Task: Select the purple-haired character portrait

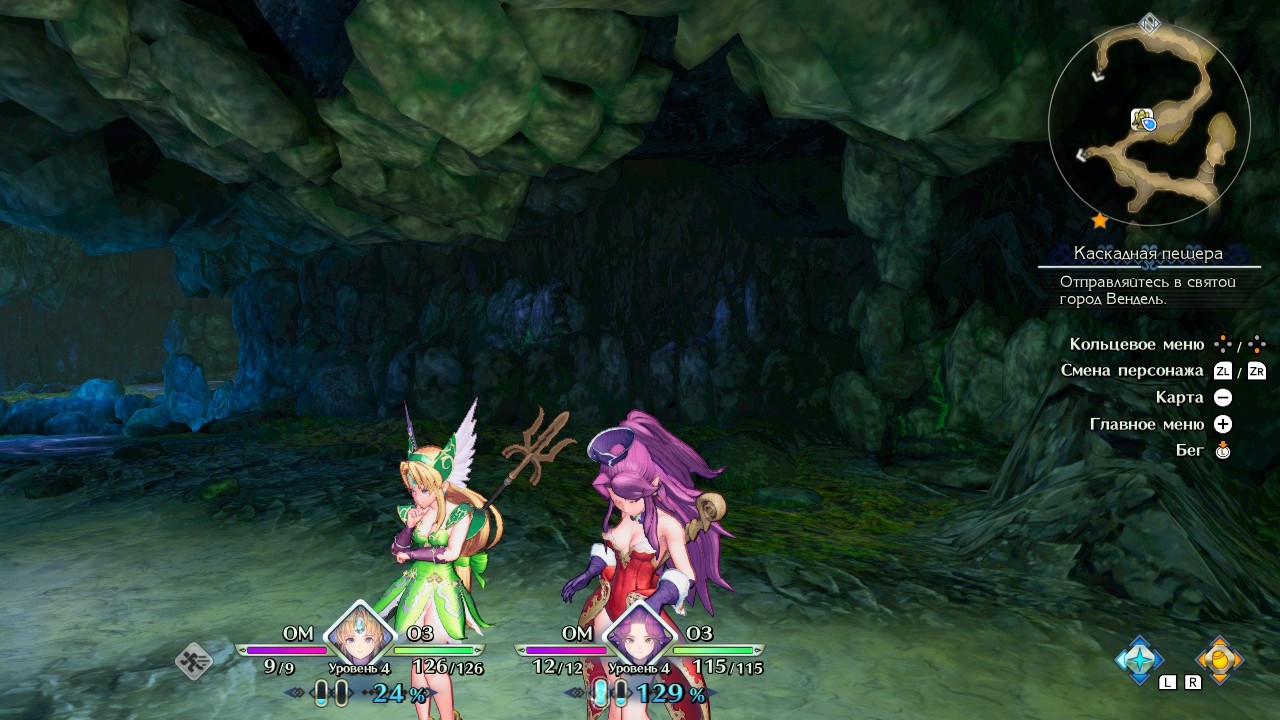Action: (637, 633)
